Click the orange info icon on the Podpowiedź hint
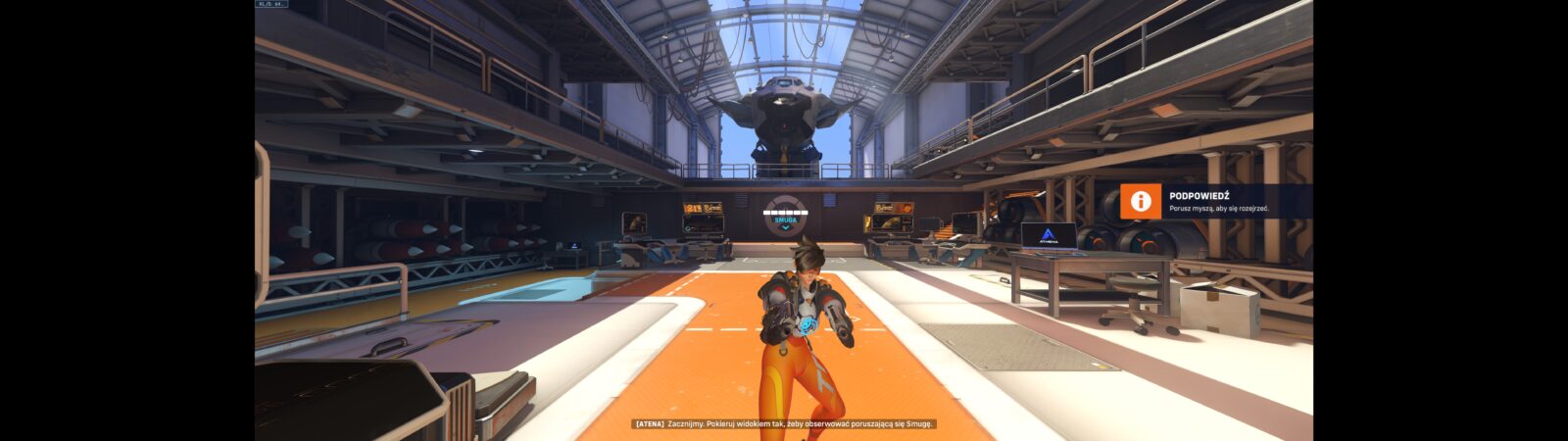The height and width of the screenshot is (441, 1568). (x=1140, y=202)
